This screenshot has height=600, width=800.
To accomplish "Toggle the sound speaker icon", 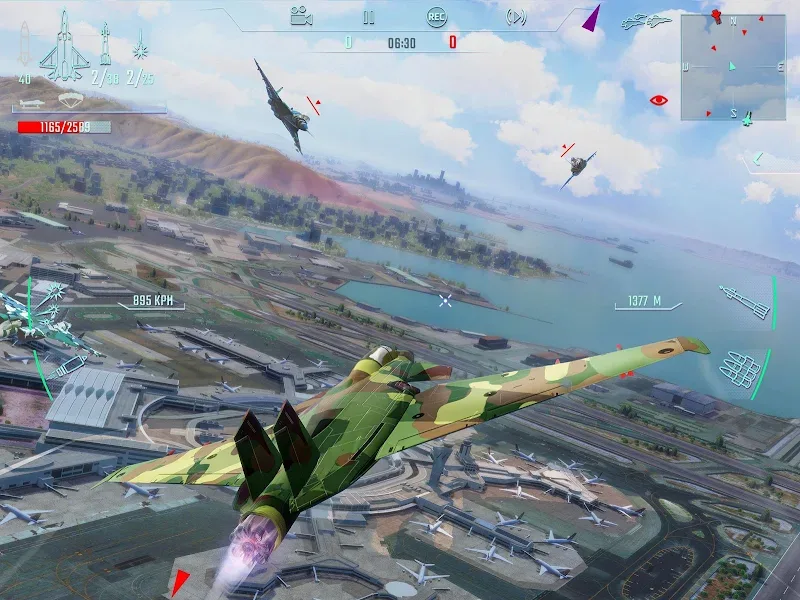I will click(516, 16).
